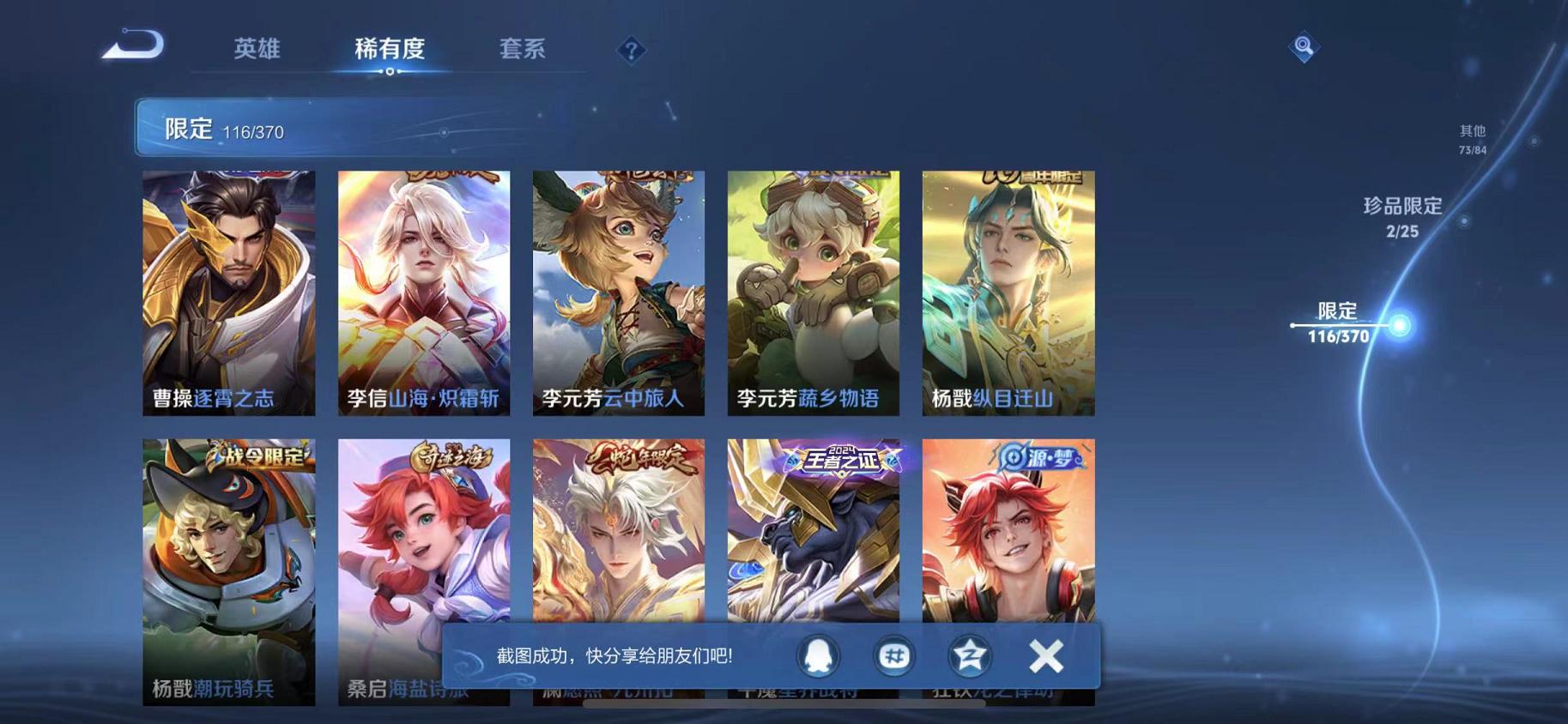Open the search magnifier at top right

[x=1304, y=46]
